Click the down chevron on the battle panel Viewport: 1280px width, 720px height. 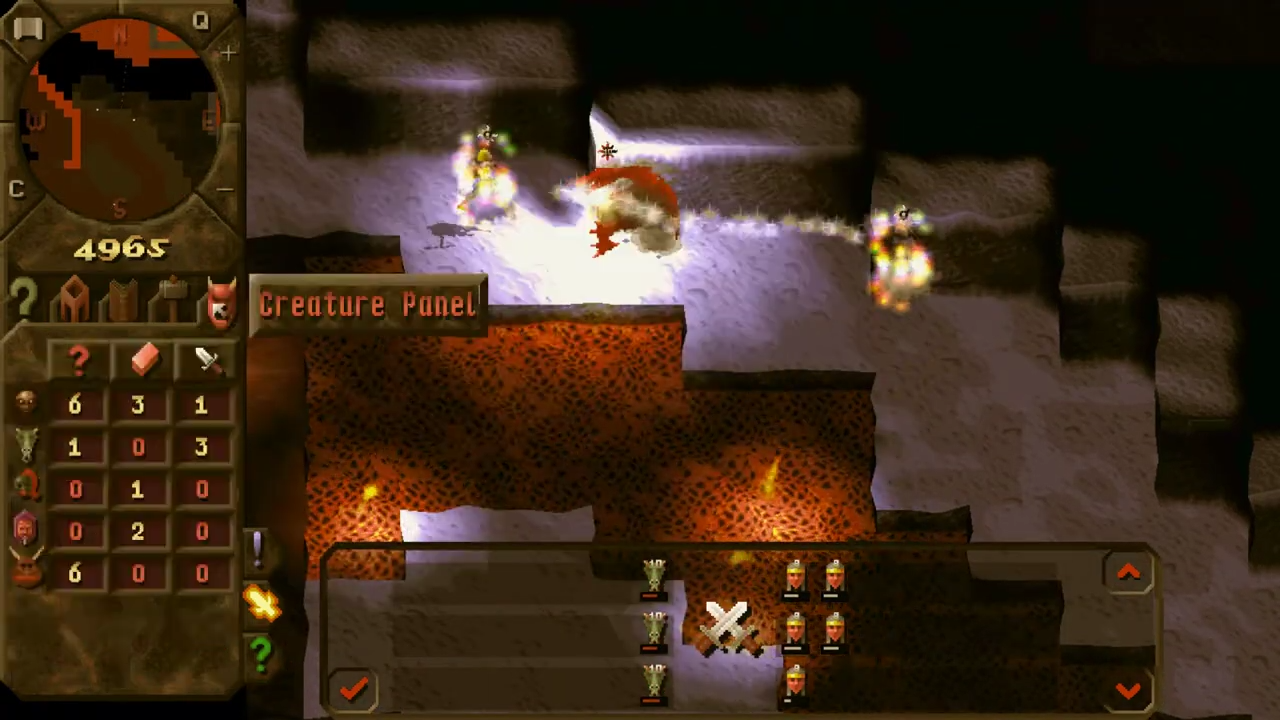1128,690
